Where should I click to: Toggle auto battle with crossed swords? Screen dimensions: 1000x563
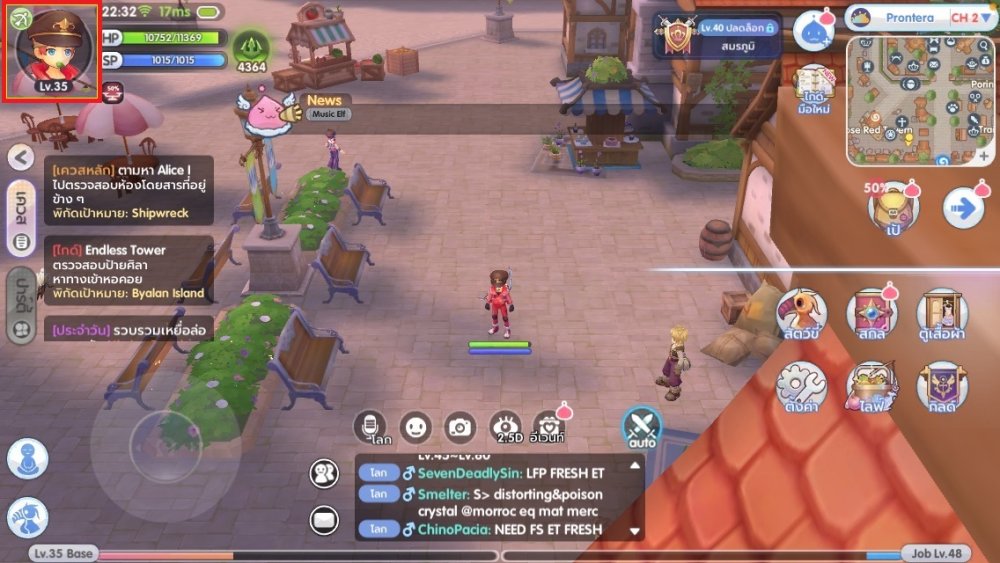[x=641, y=426]
